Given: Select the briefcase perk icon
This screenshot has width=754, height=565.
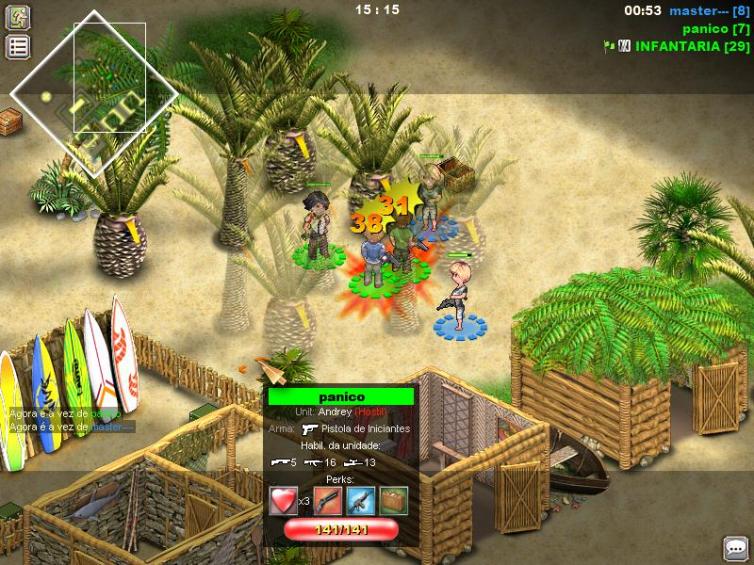Looking at the screenshot, I should coord(393,500).
